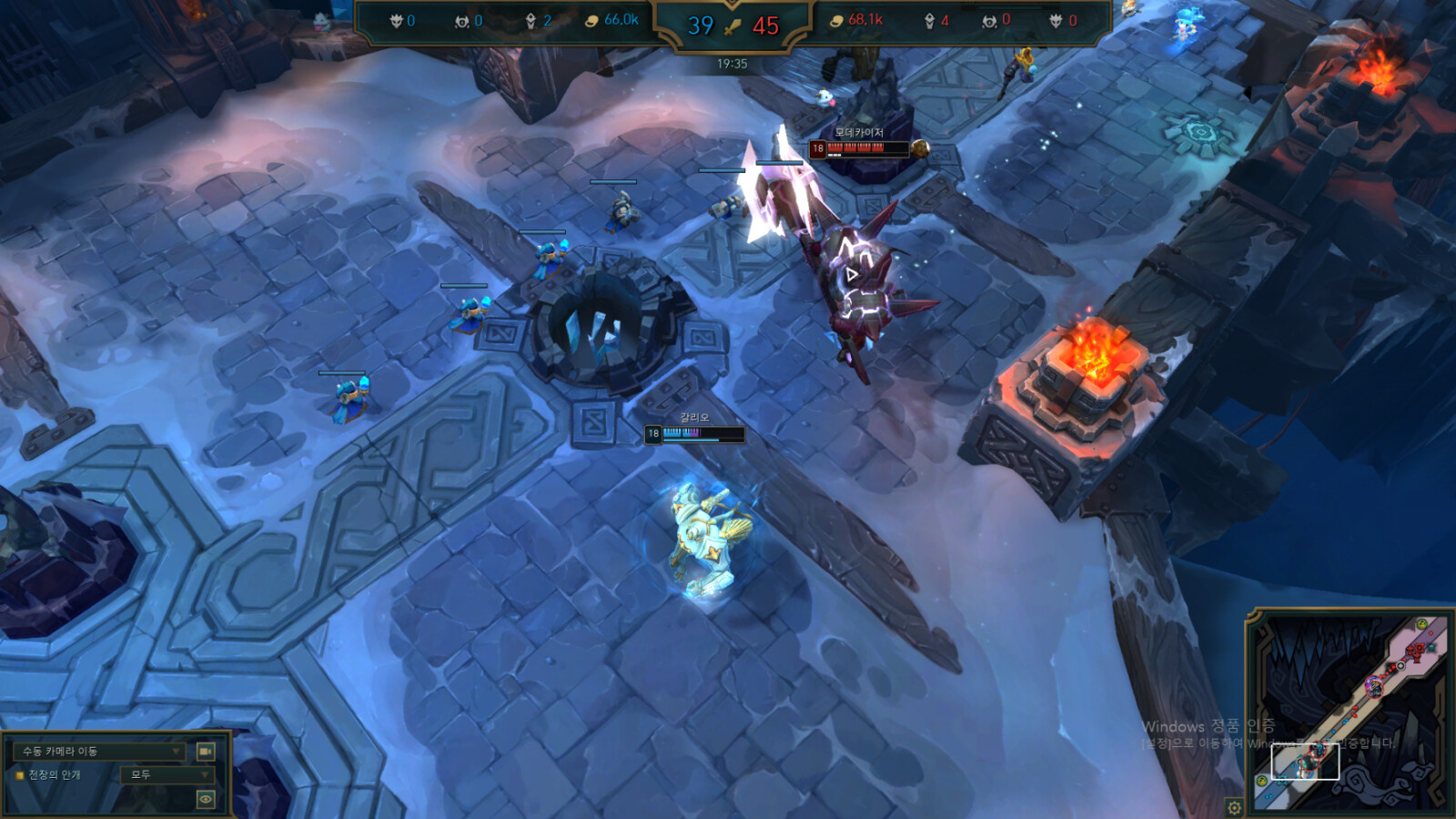Click the video camera icon button
This screenshot has height=819, width=1456.
tap(206, 751)
